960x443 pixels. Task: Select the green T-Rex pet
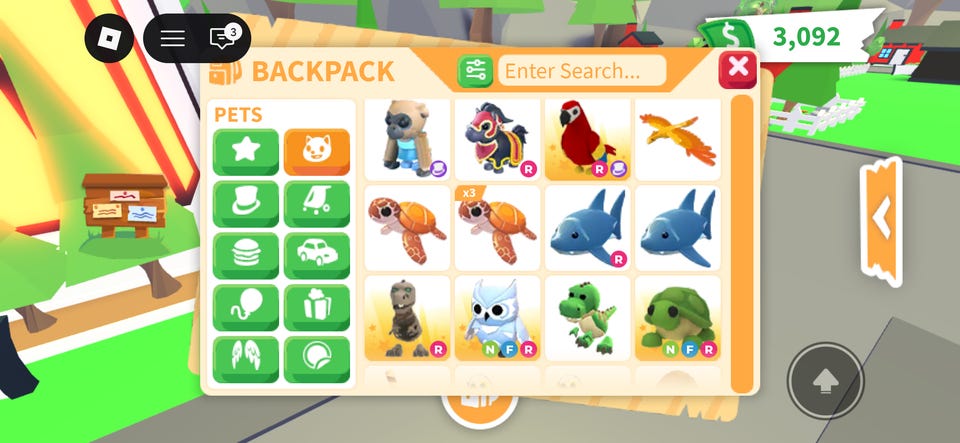587,318
